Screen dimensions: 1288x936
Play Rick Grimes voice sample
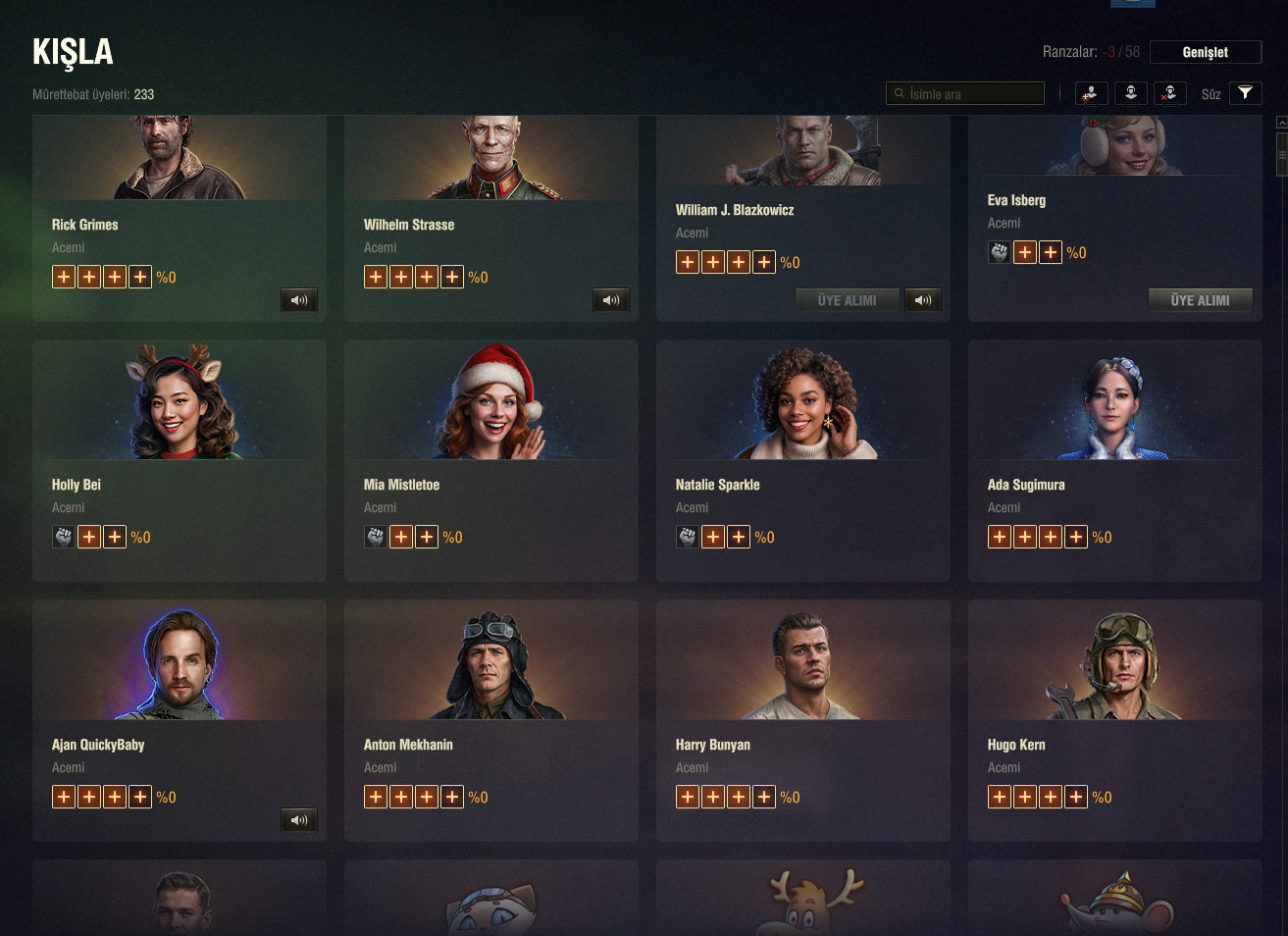tap(299, 300)
